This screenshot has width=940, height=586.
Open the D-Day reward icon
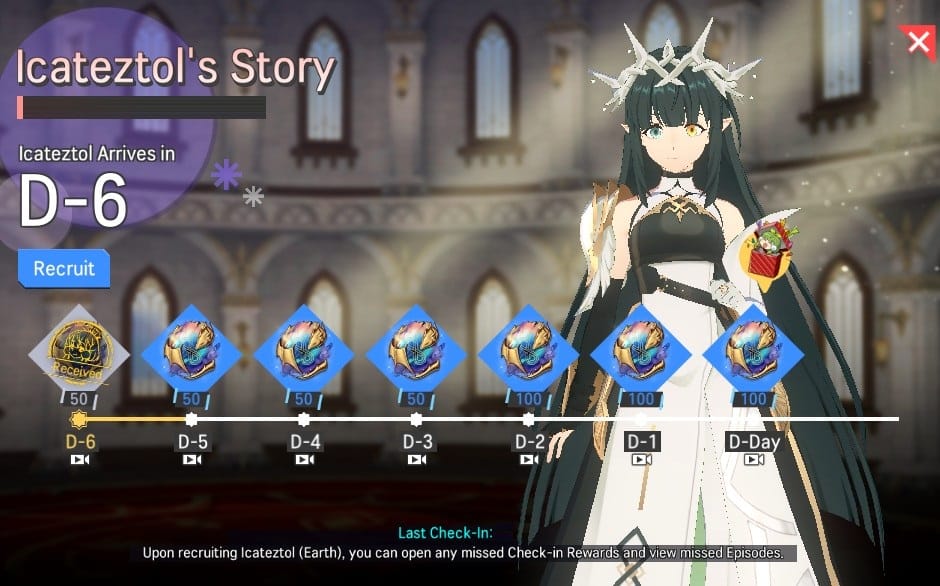tap(753, 350)
